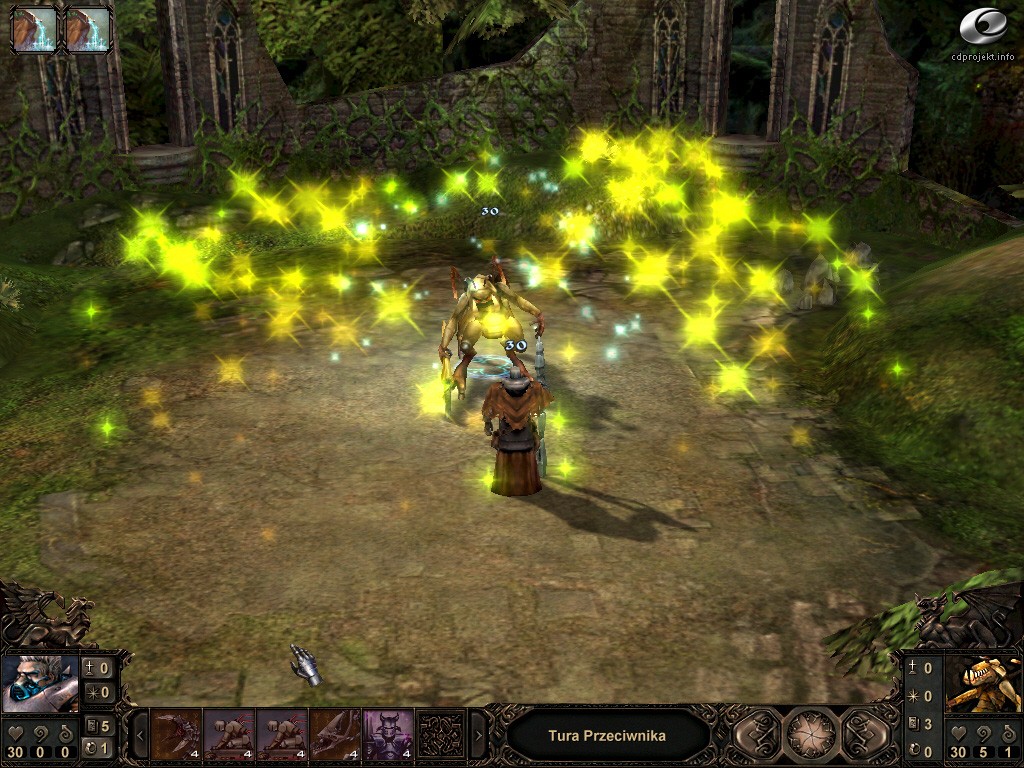Open the player's masked hero portrait
This screenshot has width=1024, height=768.
[x=40, y=682]
